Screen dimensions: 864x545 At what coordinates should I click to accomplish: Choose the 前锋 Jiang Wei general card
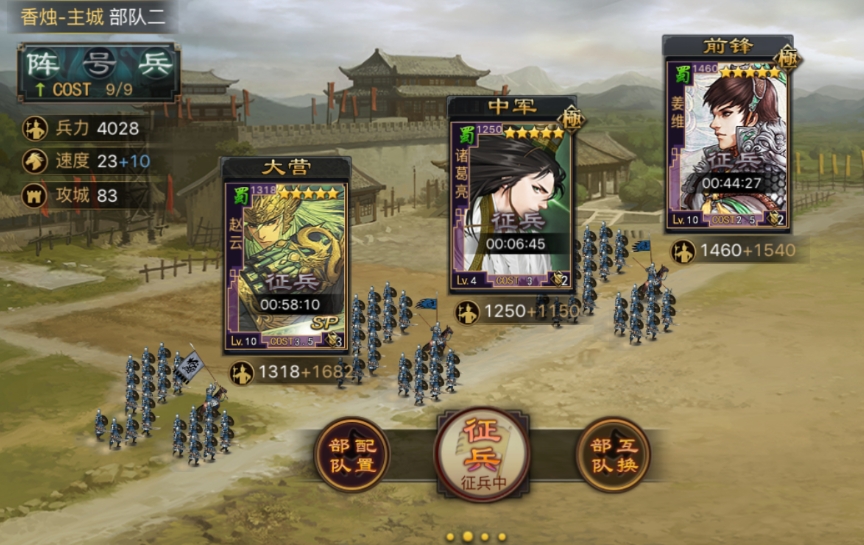coord(727,142)
